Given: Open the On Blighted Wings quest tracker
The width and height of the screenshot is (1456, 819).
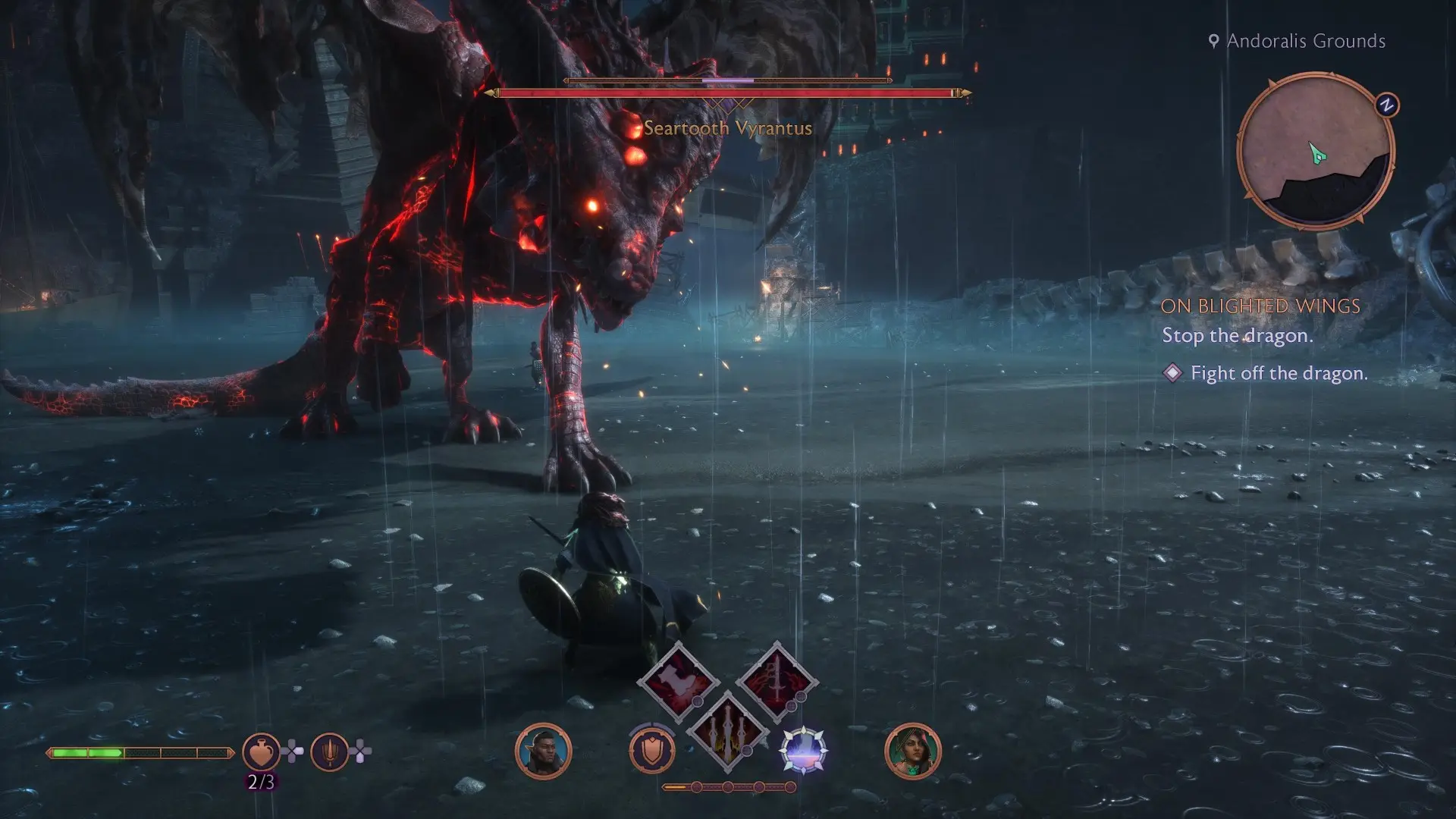Looking at the screenshot, I should click(1260, 306).
